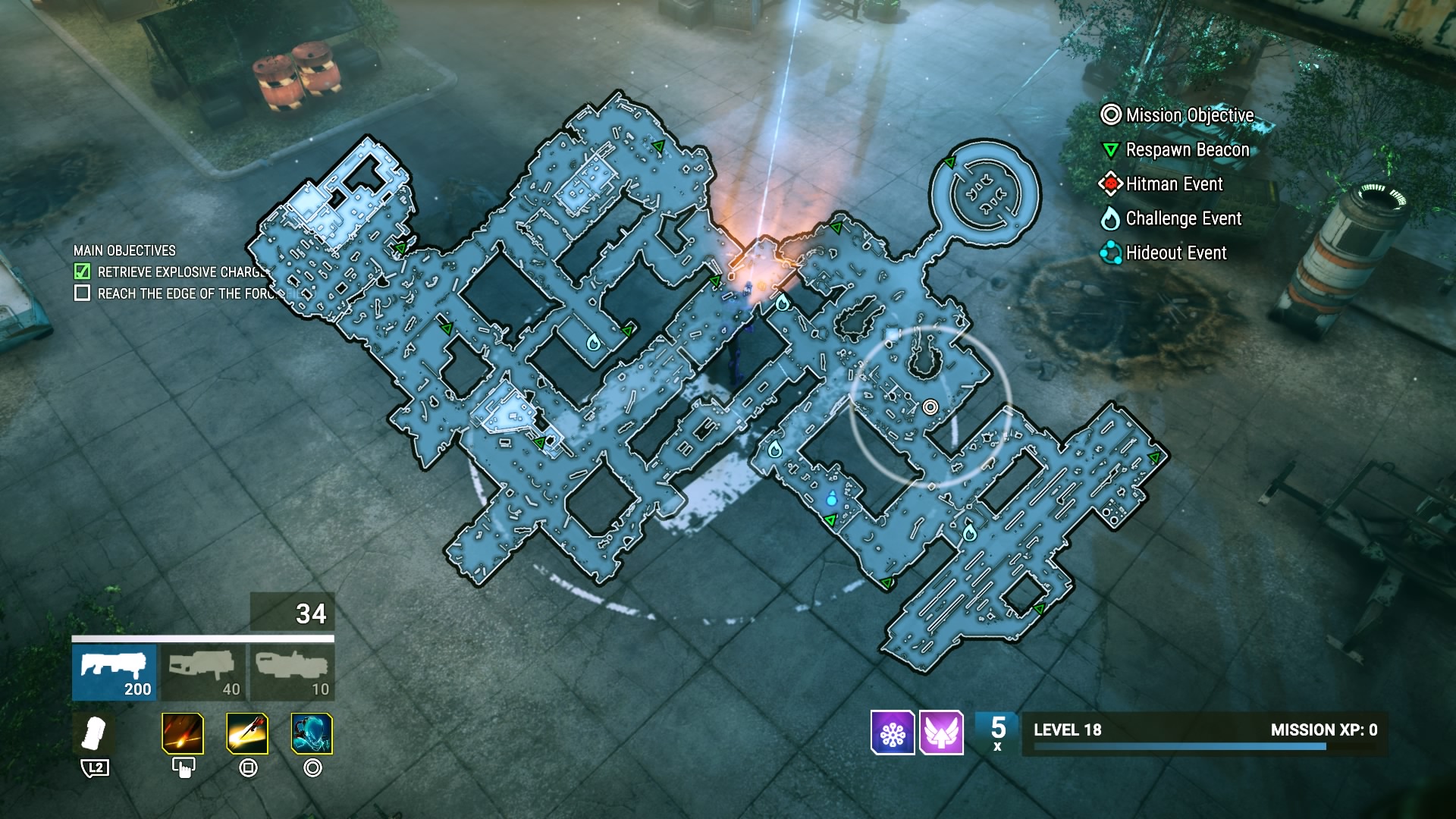The image size is (1456, 819).
Task: Trigger the blue figure ability icon
Action: [312, 734]
